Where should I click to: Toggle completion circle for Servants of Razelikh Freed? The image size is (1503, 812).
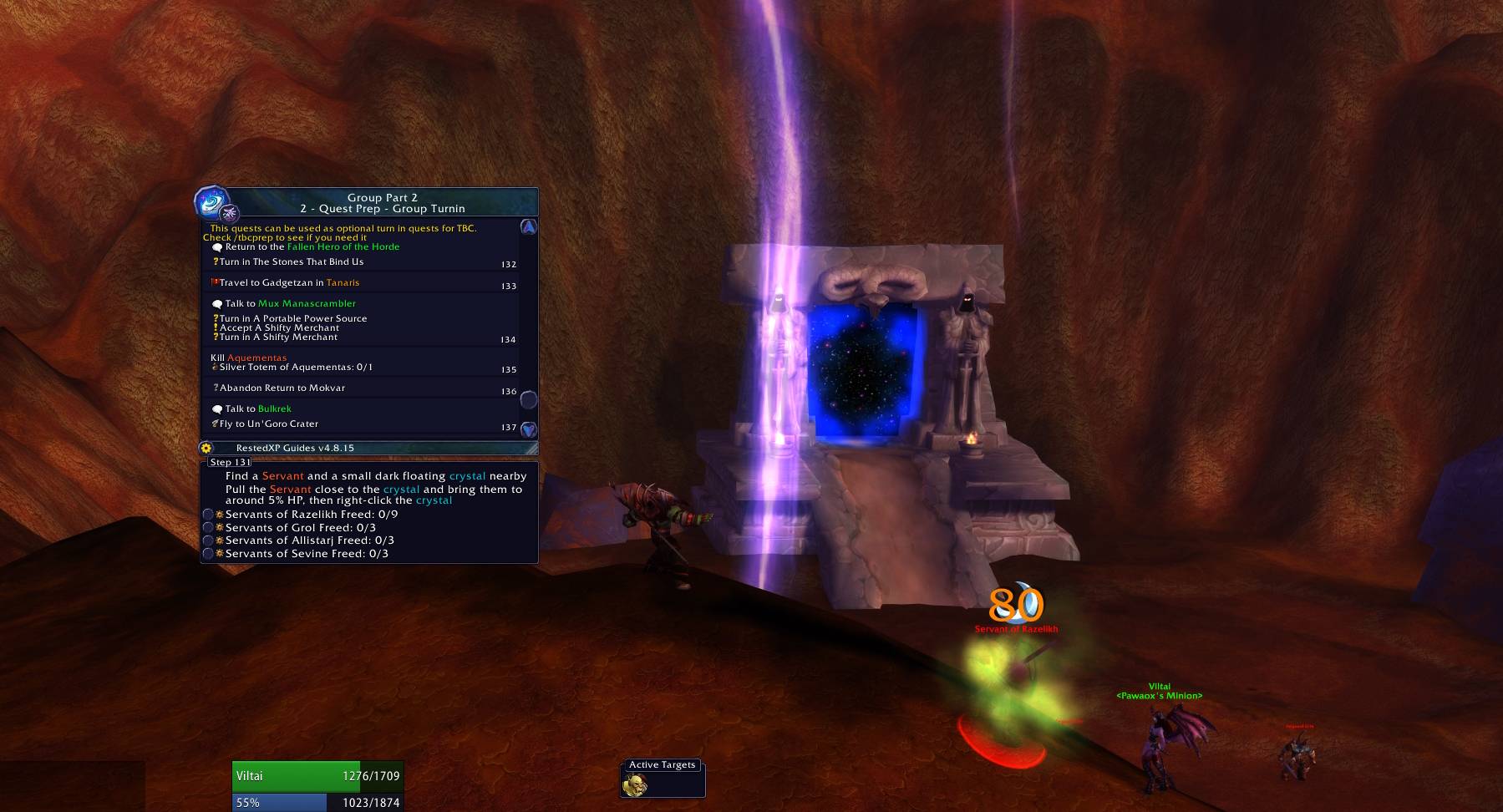(x=208, y=515)
